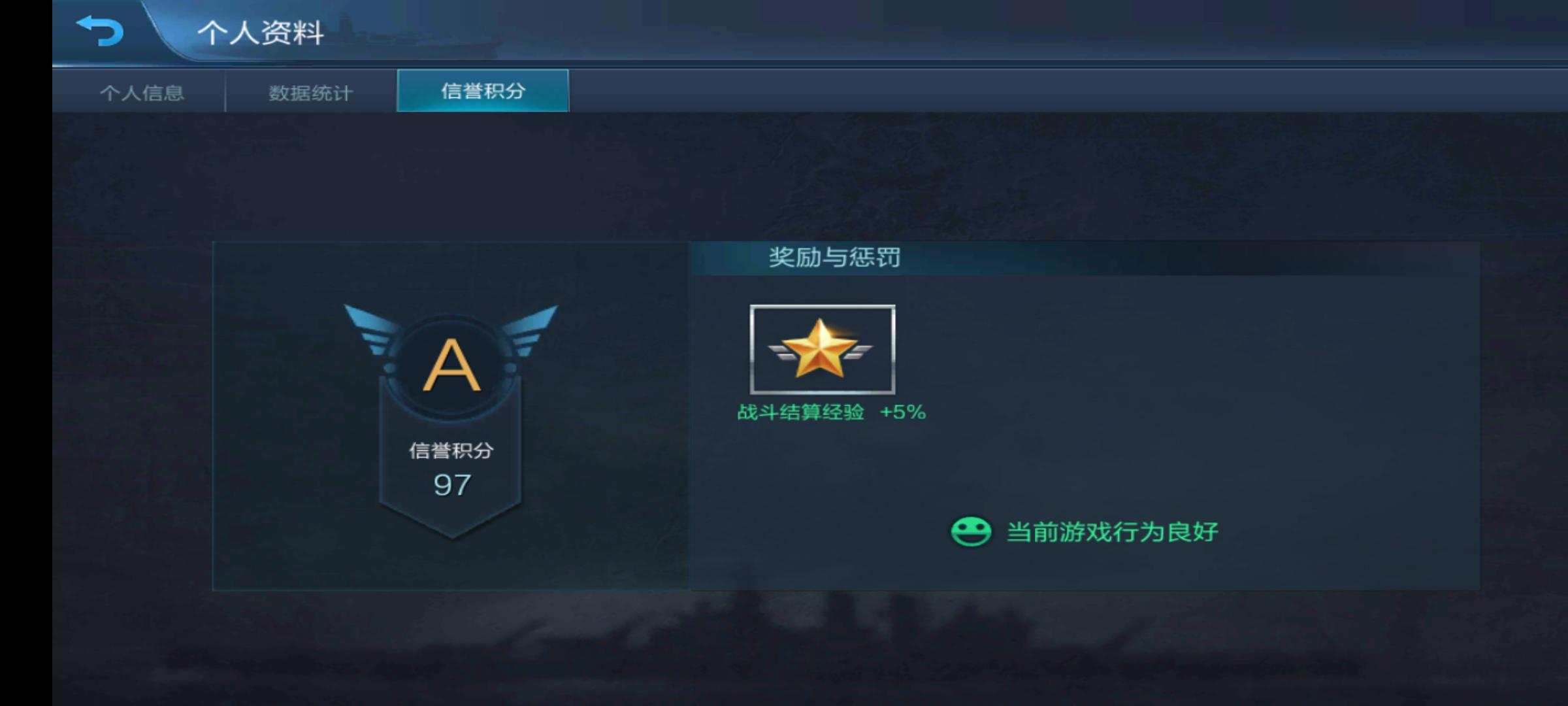The image size is (1568, 706).
Task: Click the back arrow to return
Action: pyautogui.click(x=99, y=29)
